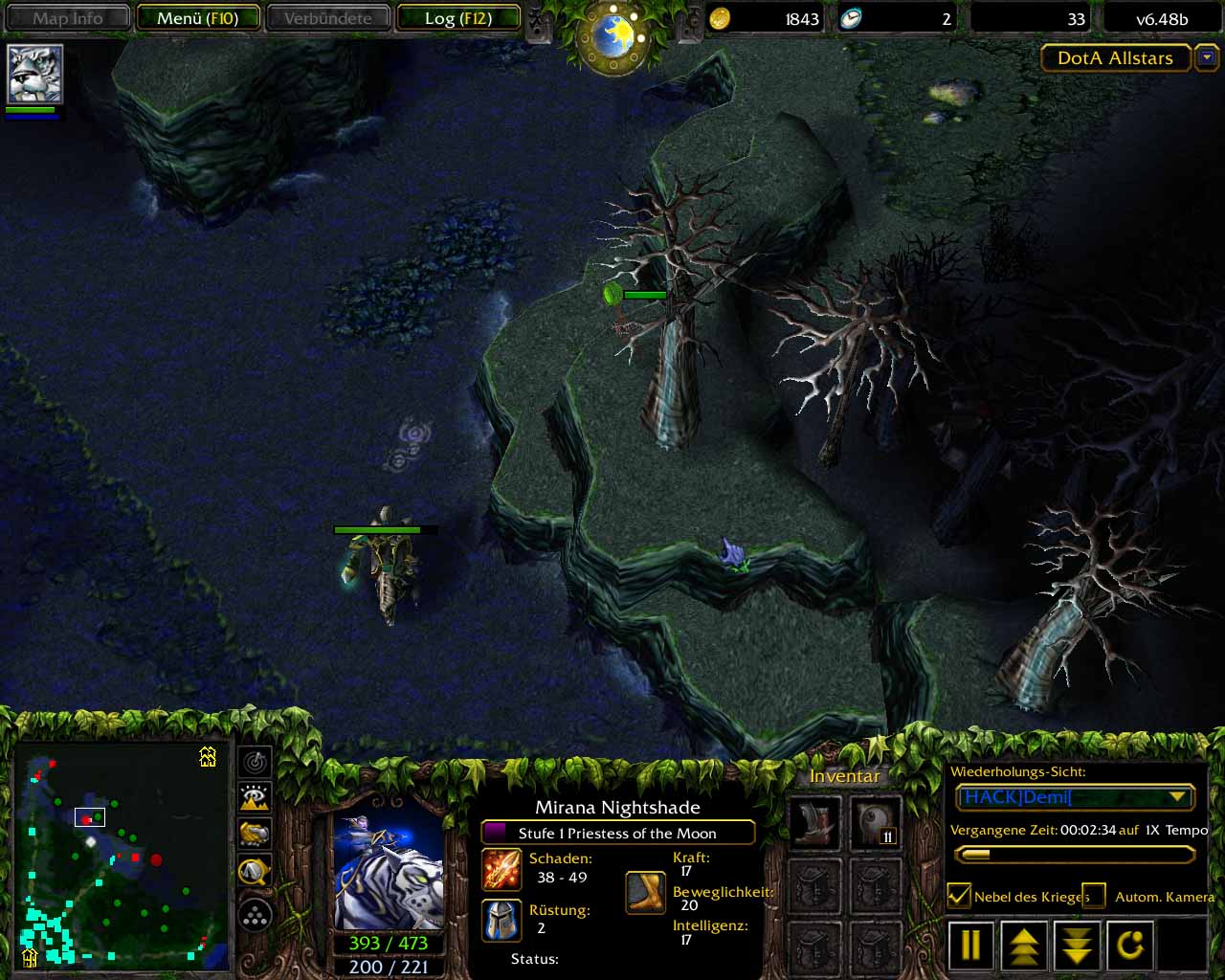
Task: Uncheck the Nebel des Krieges checkbox
Action: pos(959,896)
